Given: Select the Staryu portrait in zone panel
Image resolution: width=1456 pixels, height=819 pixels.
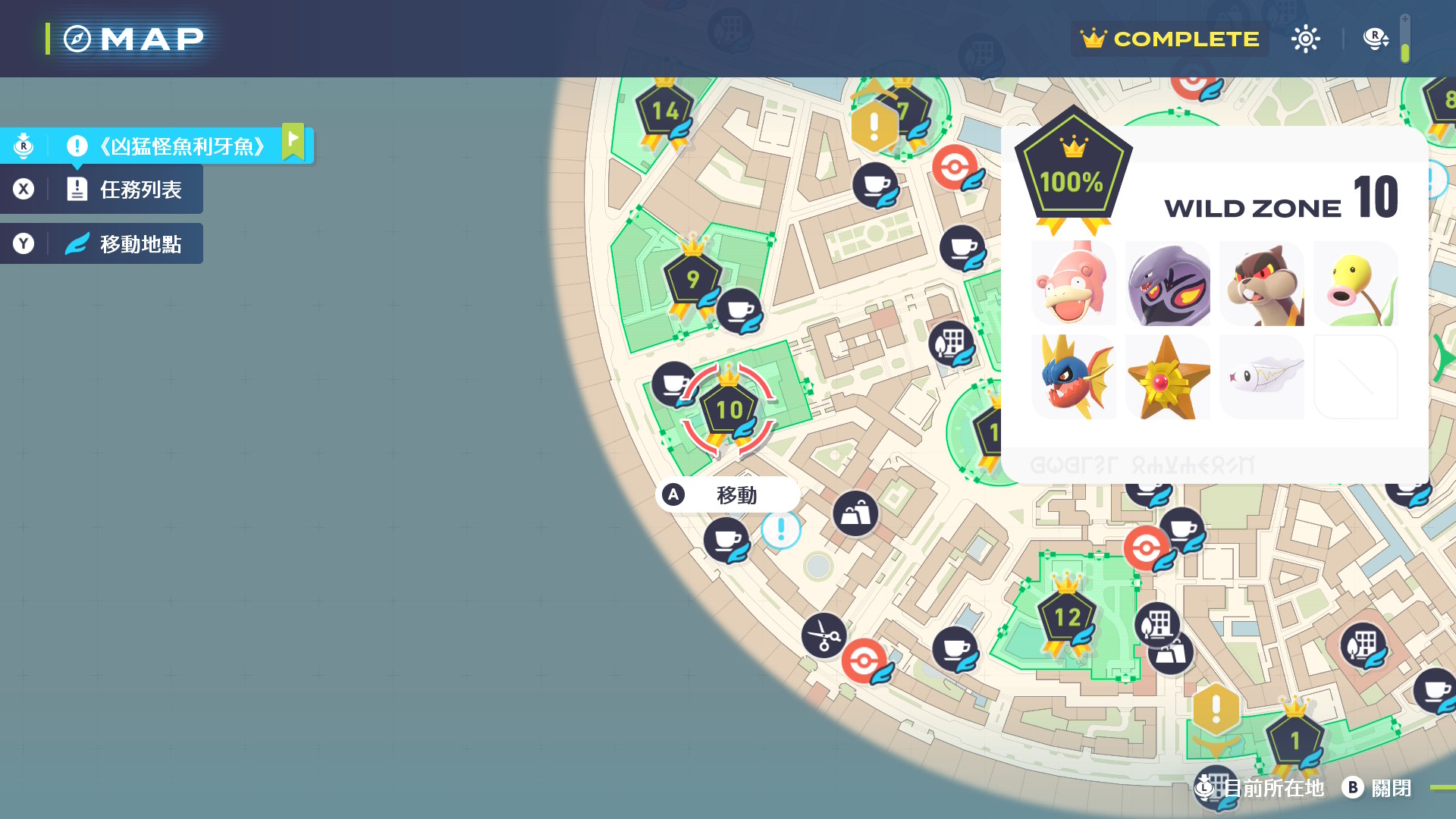Looking at the screenshot, I should (x=1168, y=377).
